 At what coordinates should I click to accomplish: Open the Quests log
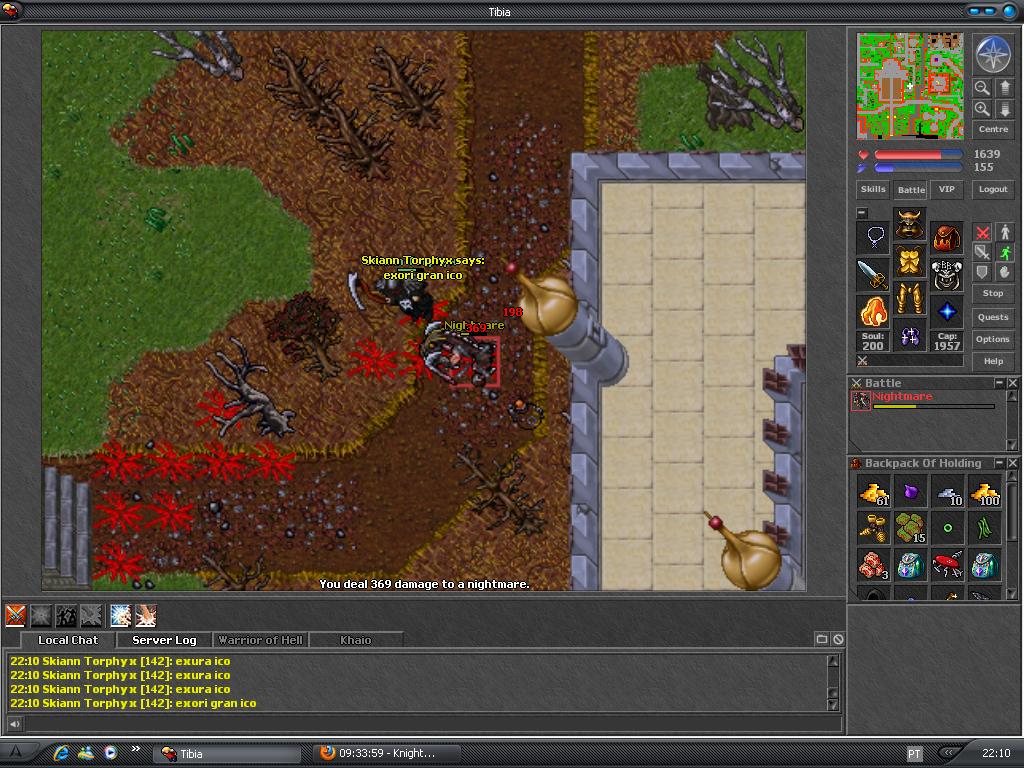[x=993, y=317]
